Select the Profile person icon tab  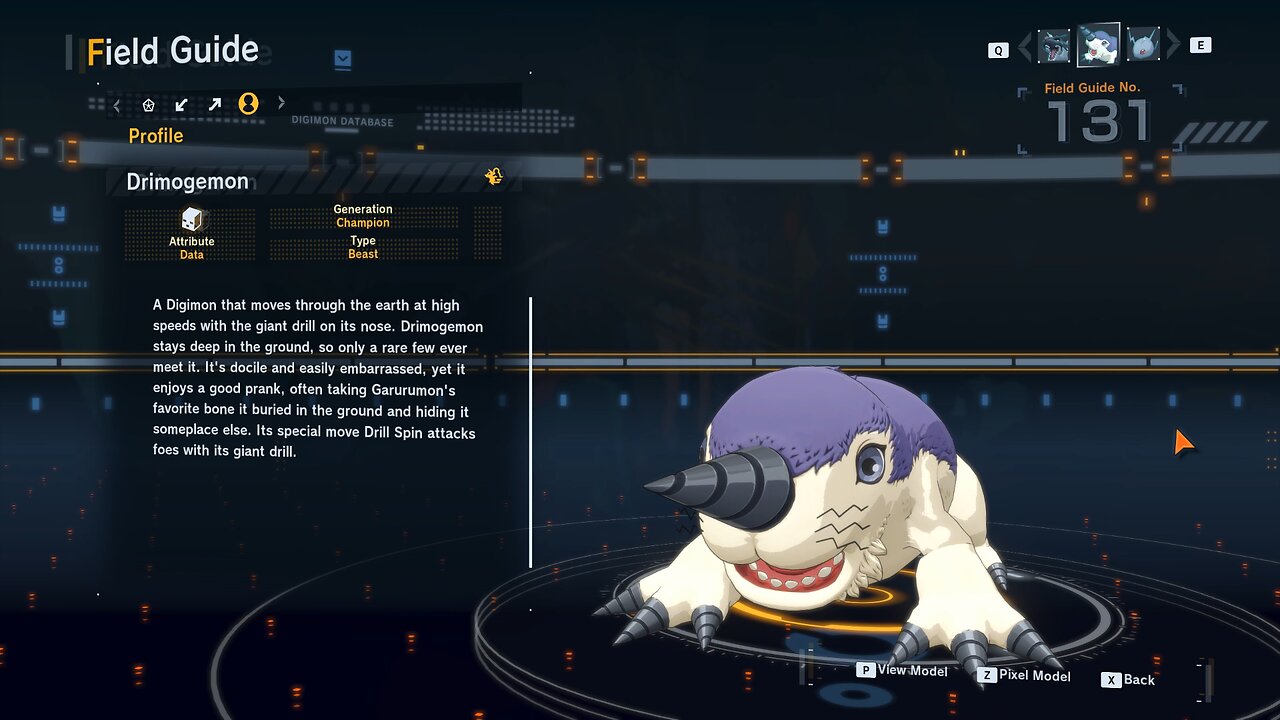(248, 103)
